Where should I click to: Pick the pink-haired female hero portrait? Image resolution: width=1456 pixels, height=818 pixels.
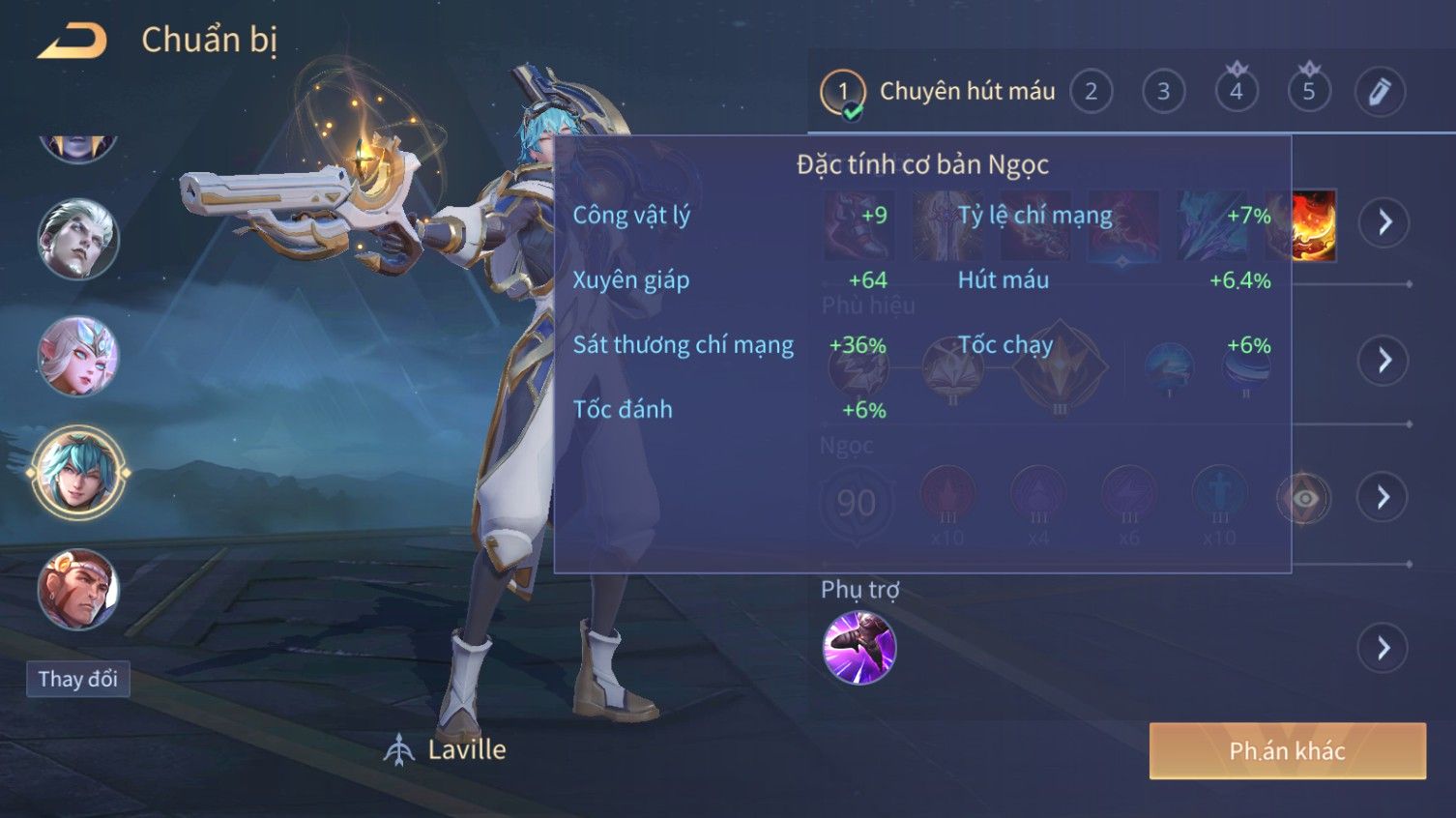tap(77, 355)
